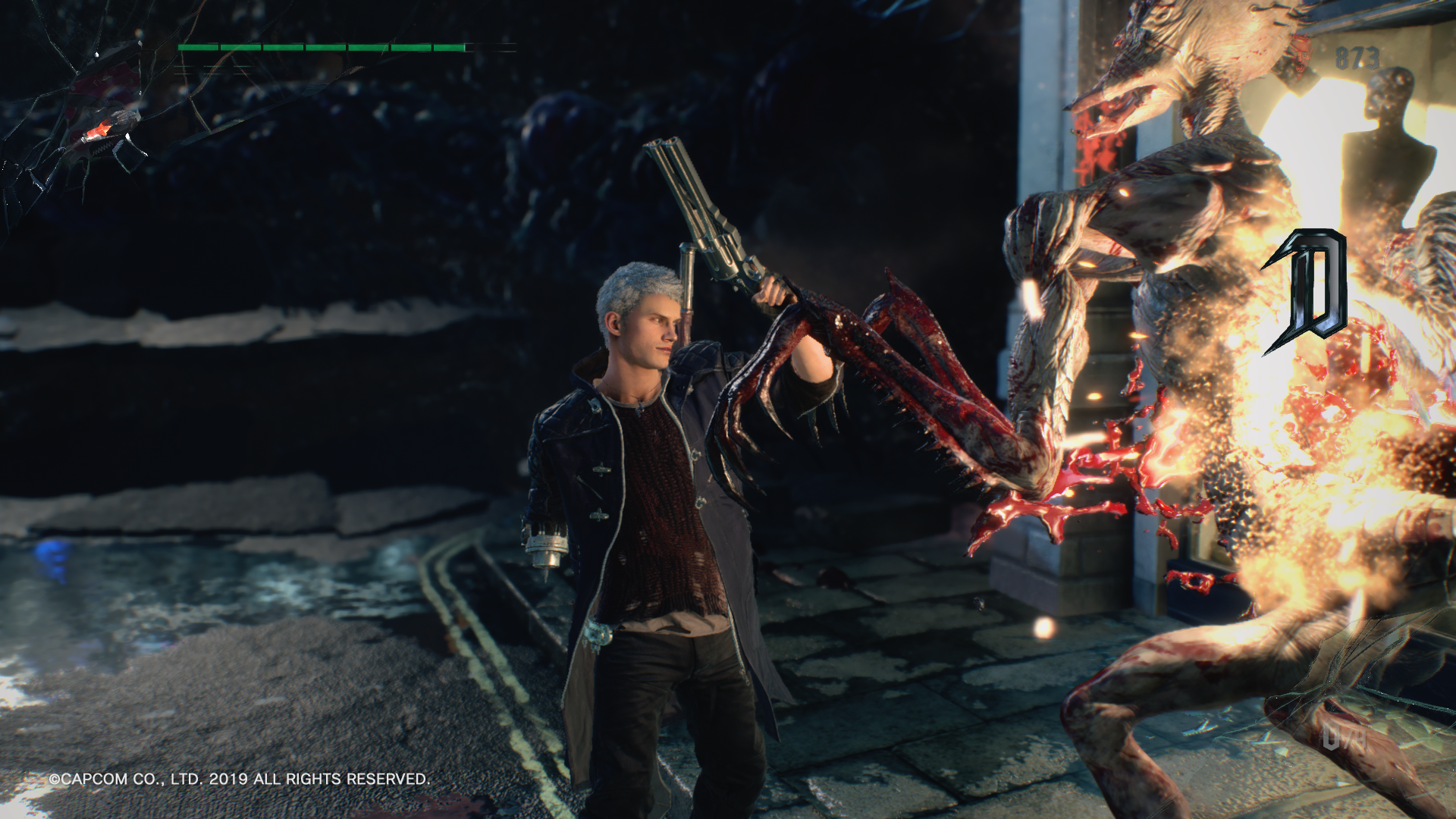Select the Devil Breaker stock indicator
The height and width of the screenshot is (819, 1456).
click(1344, 737)
